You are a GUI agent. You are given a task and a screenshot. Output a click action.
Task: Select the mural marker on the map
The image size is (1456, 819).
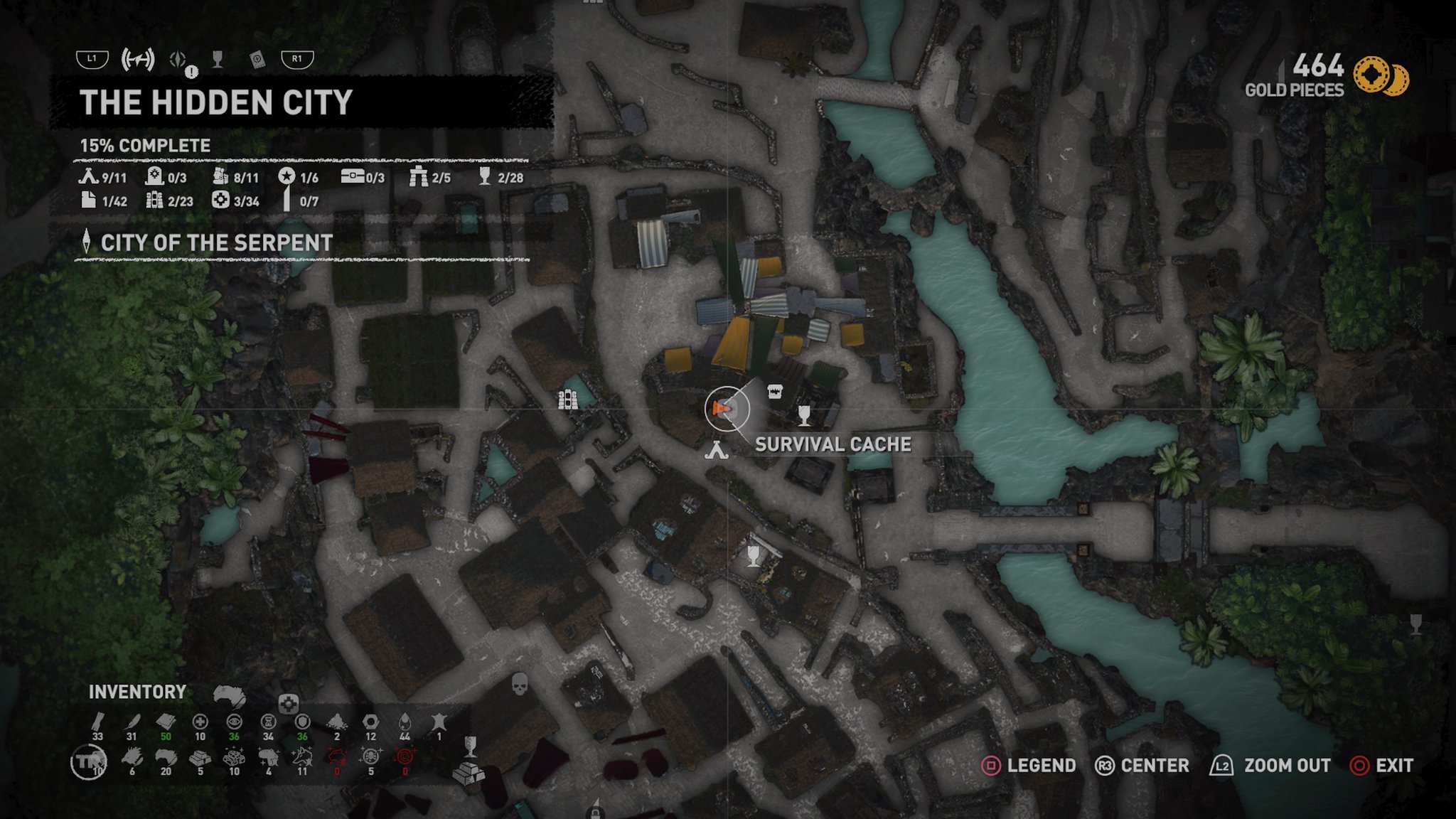[x=567, y=401]
